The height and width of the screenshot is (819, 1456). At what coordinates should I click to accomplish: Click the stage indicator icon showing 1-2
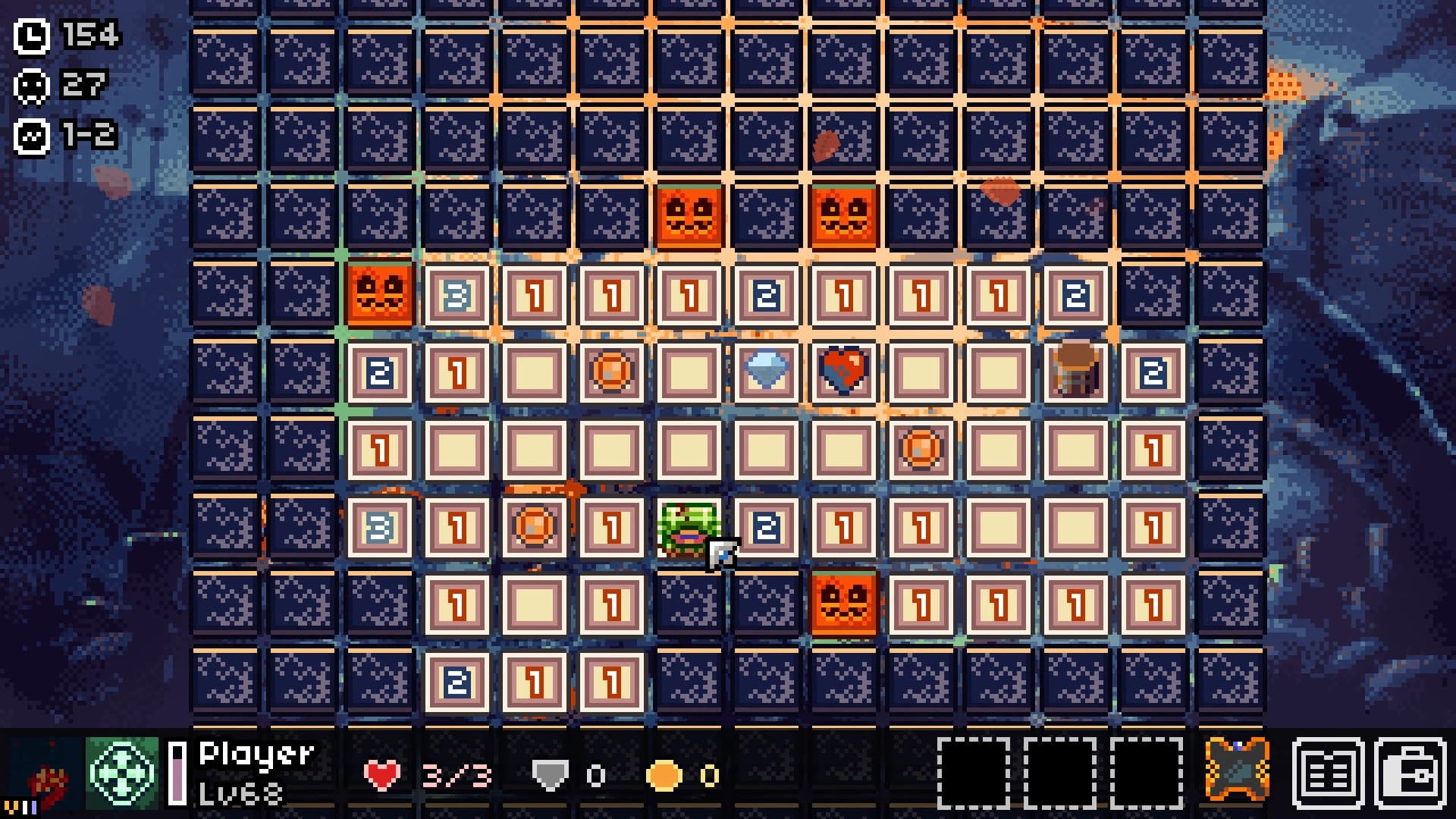[31, 136]
